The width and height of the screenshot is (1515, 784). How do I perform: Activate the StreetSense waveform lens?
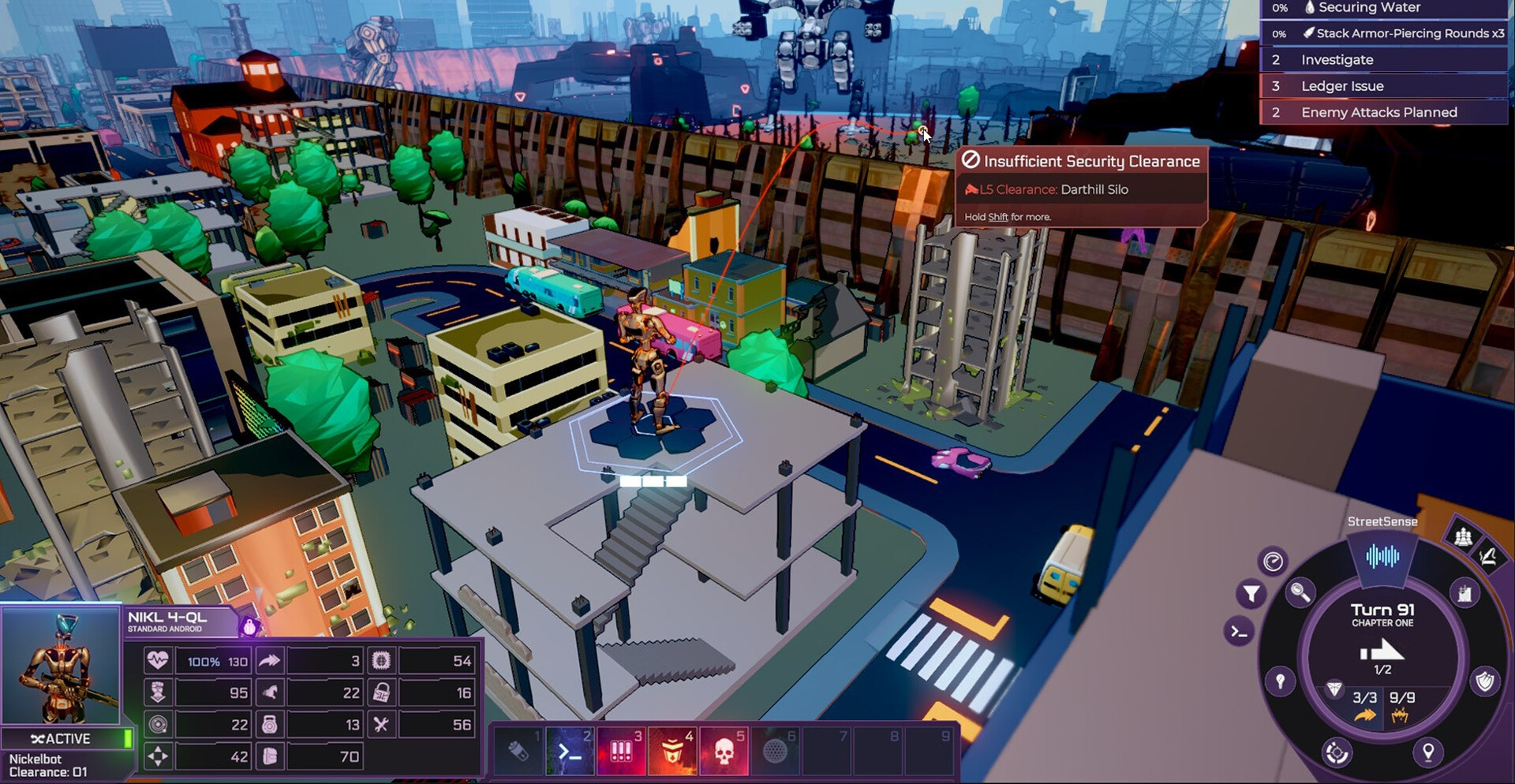click(1382, 557)
